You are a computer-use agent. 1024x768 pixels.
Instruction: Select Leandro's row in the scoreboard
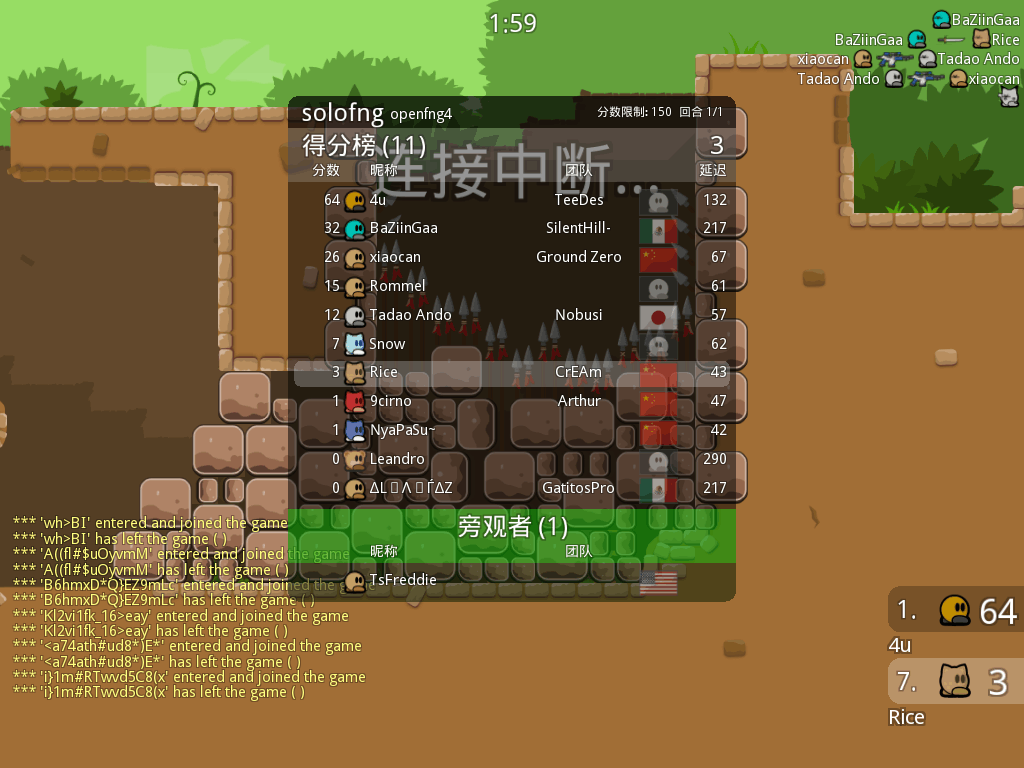point(511,459)
